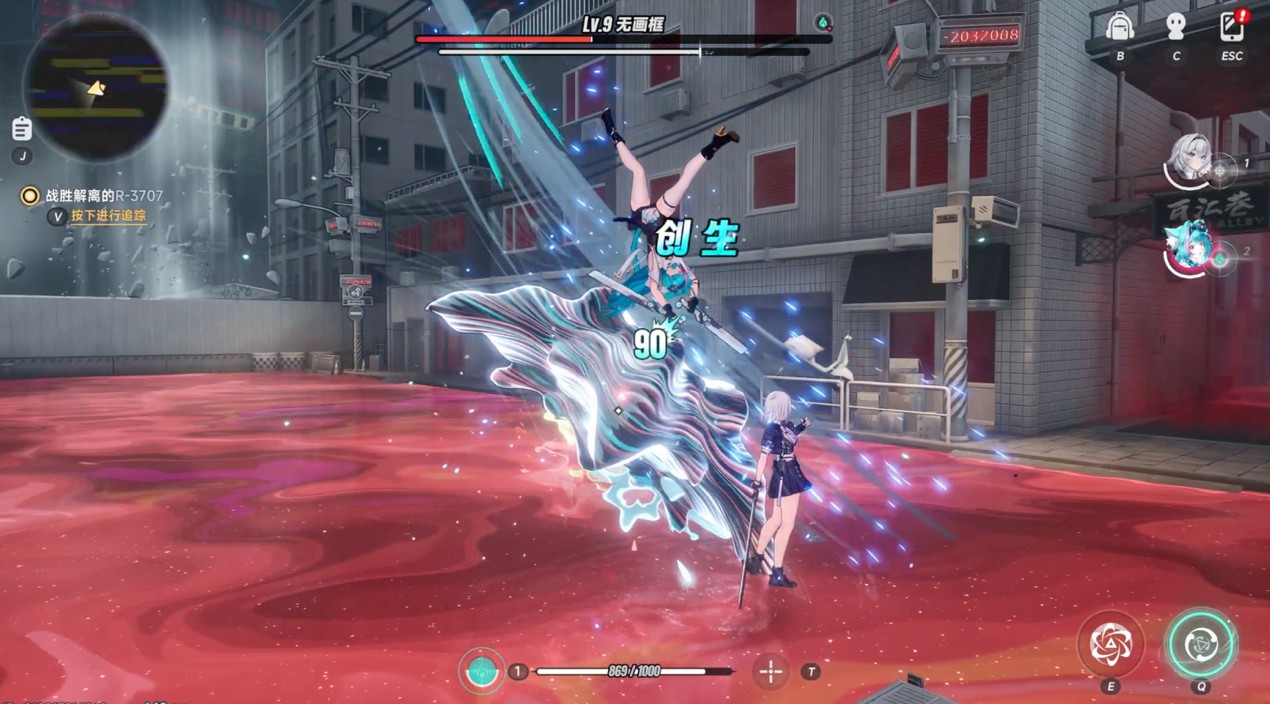The width and height of the screenshot is (1270, 704).
Task: Open the backpack inventory icon
Action: tap(1120, 27)
